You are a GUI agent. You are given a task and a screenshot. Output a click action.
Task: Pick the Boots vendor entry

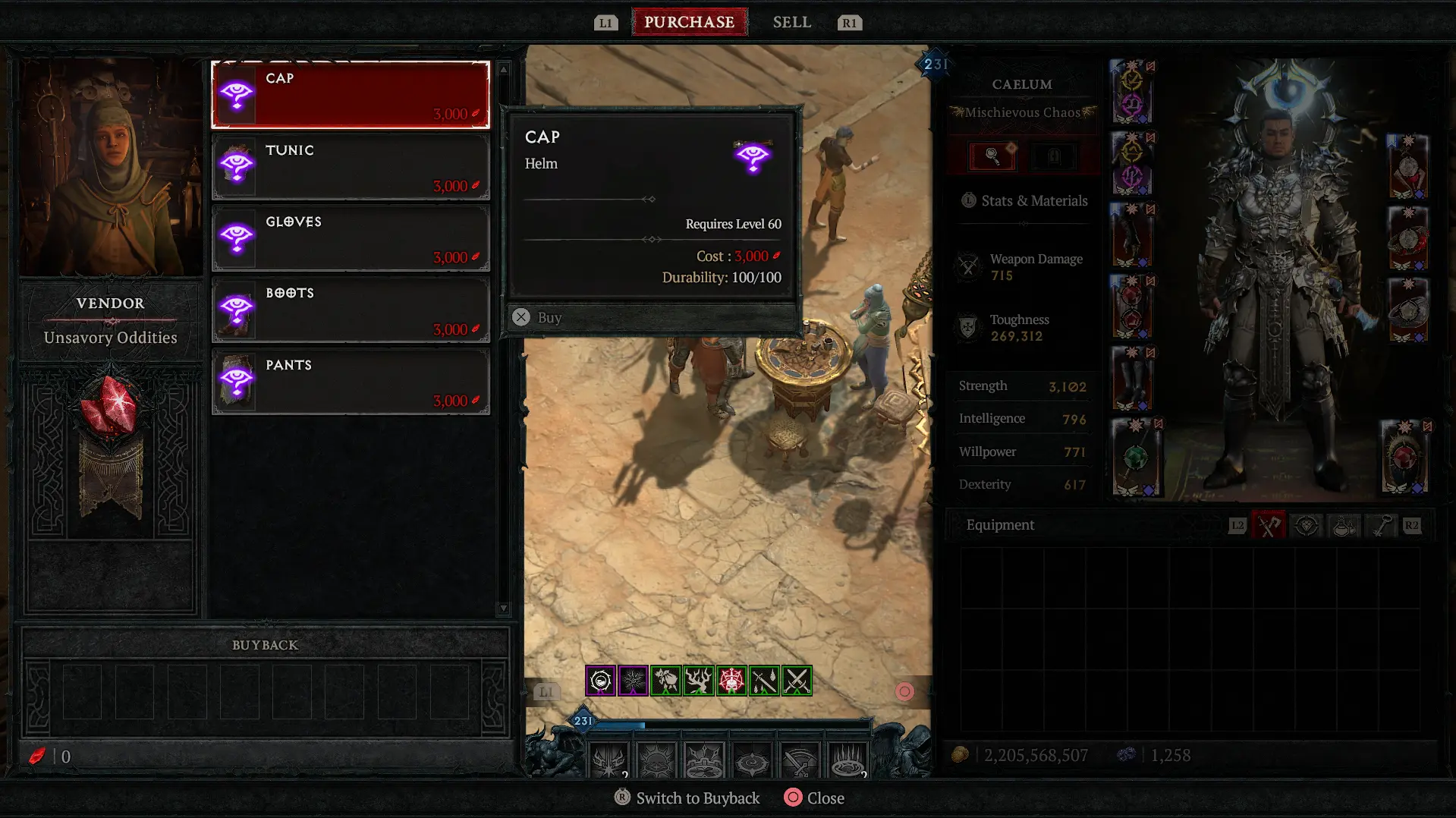coord(351,310)
